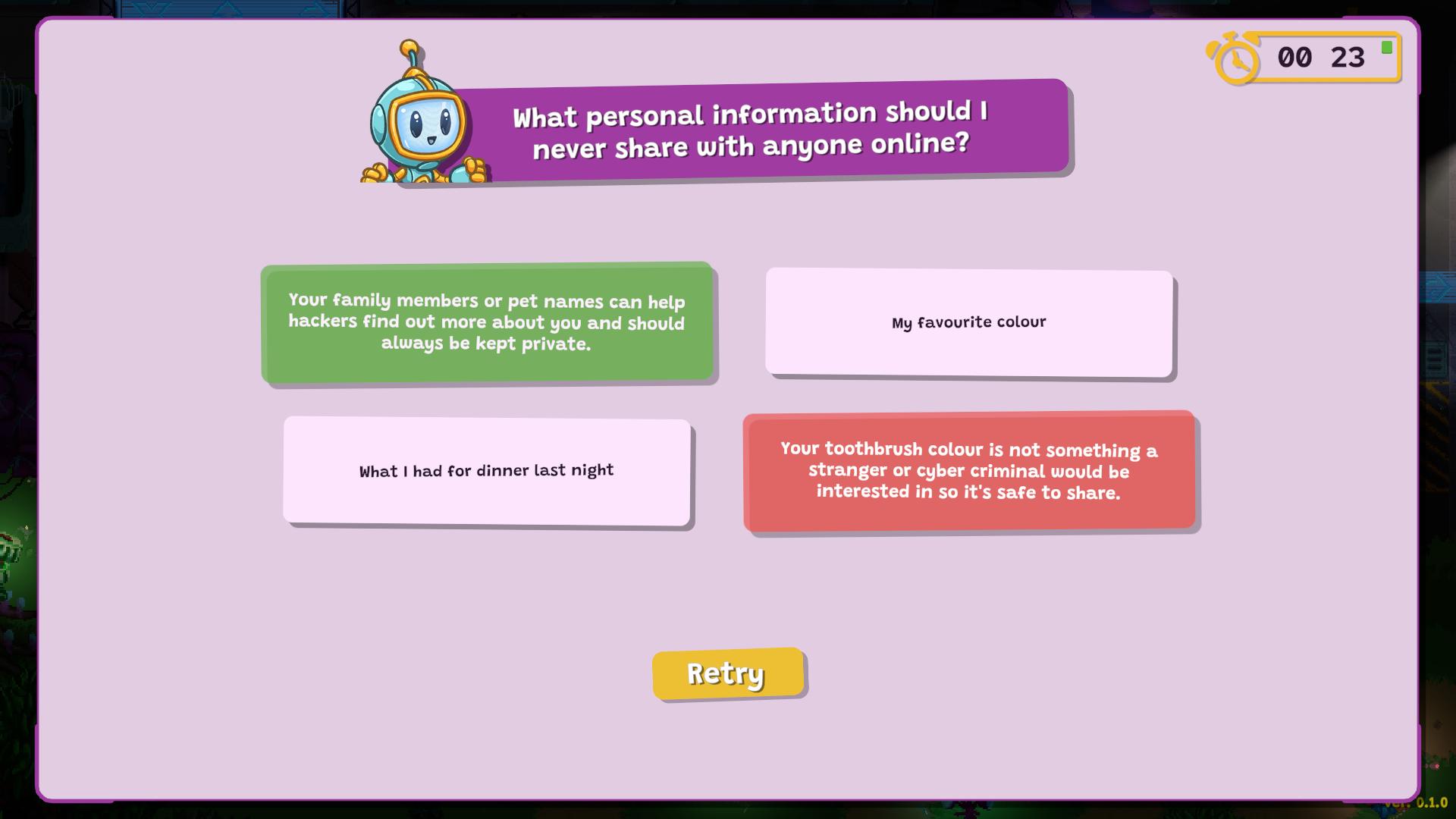
Task: Click the alarm clock timer icon
Action: tap(1234, 58)
